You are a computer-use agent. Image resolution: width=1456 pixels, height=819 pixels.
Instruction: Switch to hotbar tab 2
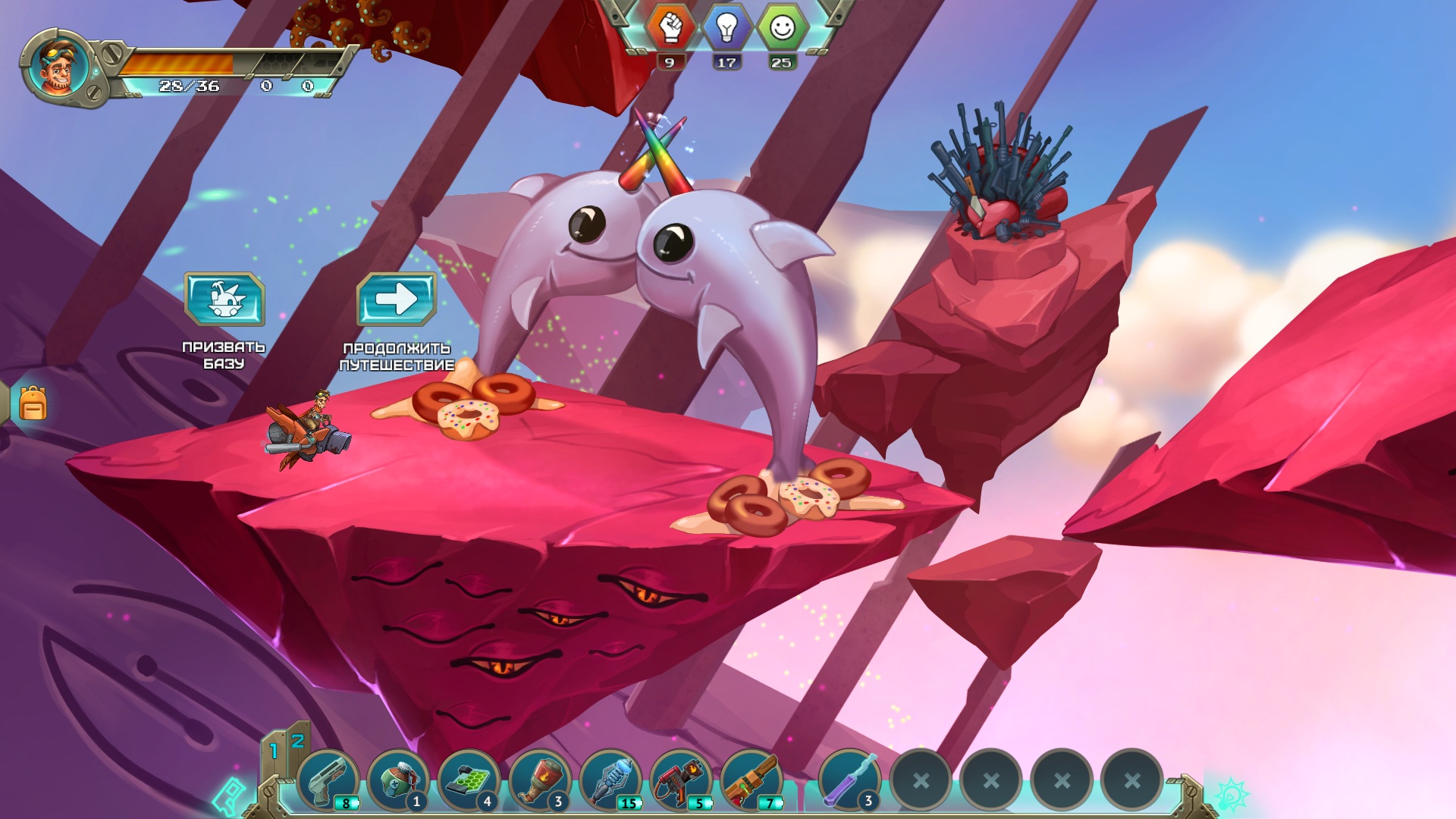pyautogui.click(x=297, y=740)
